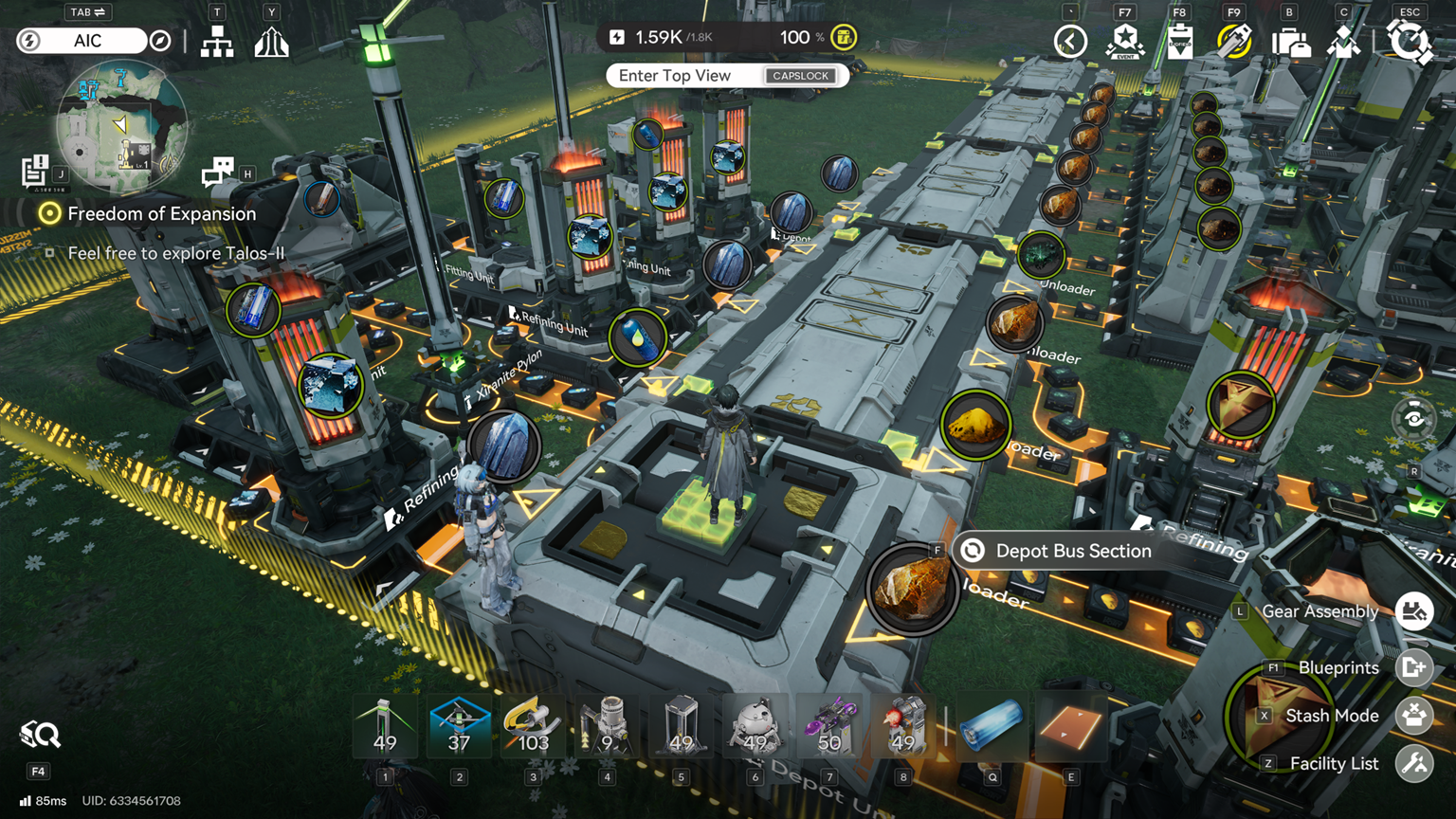Select the hotbar slot holding 103 items

533,727
